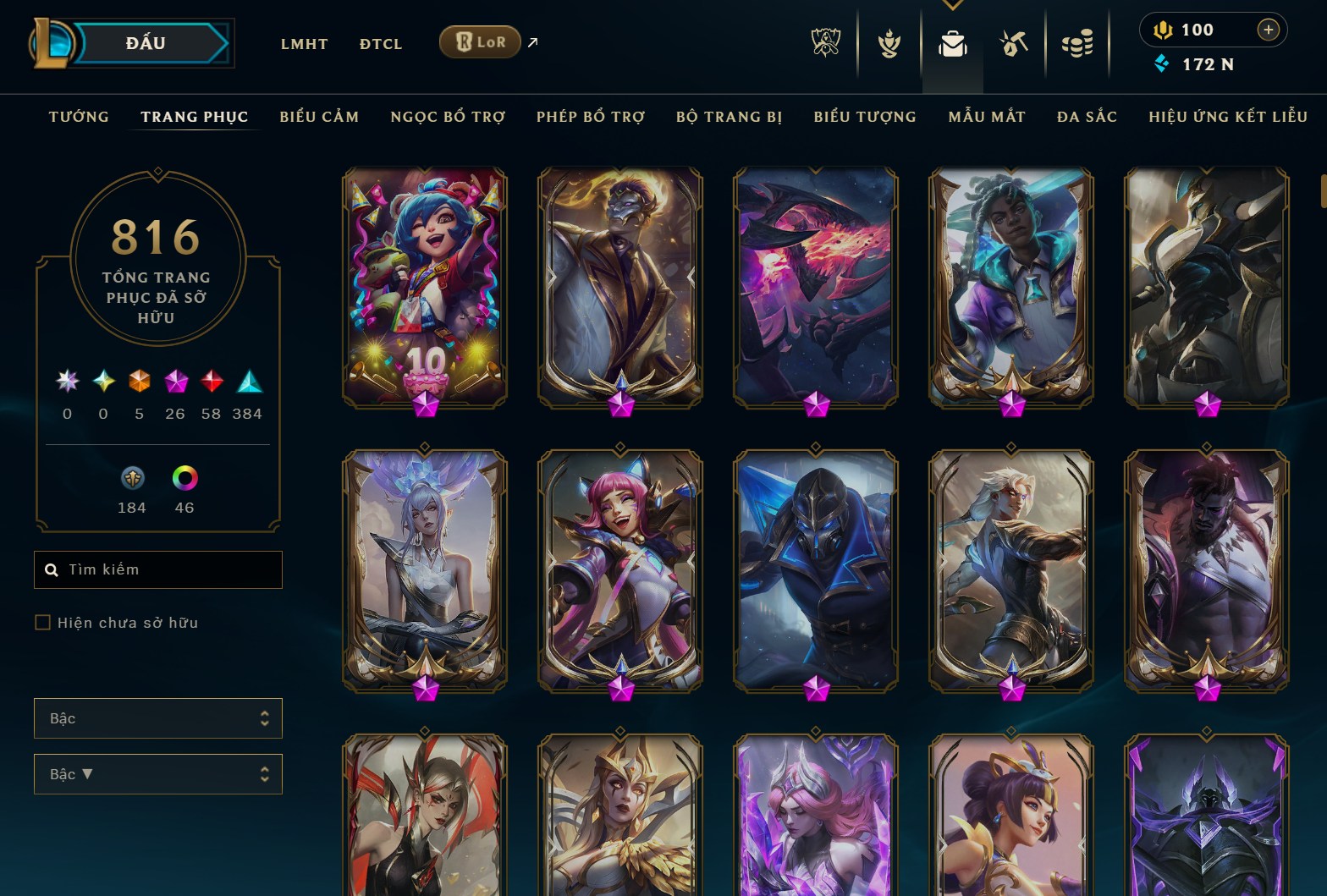This screenshot has height=896, width=1327.
Task: Open the first 'Bậc' sort dropdown
Action: click(x=157, y=717)
